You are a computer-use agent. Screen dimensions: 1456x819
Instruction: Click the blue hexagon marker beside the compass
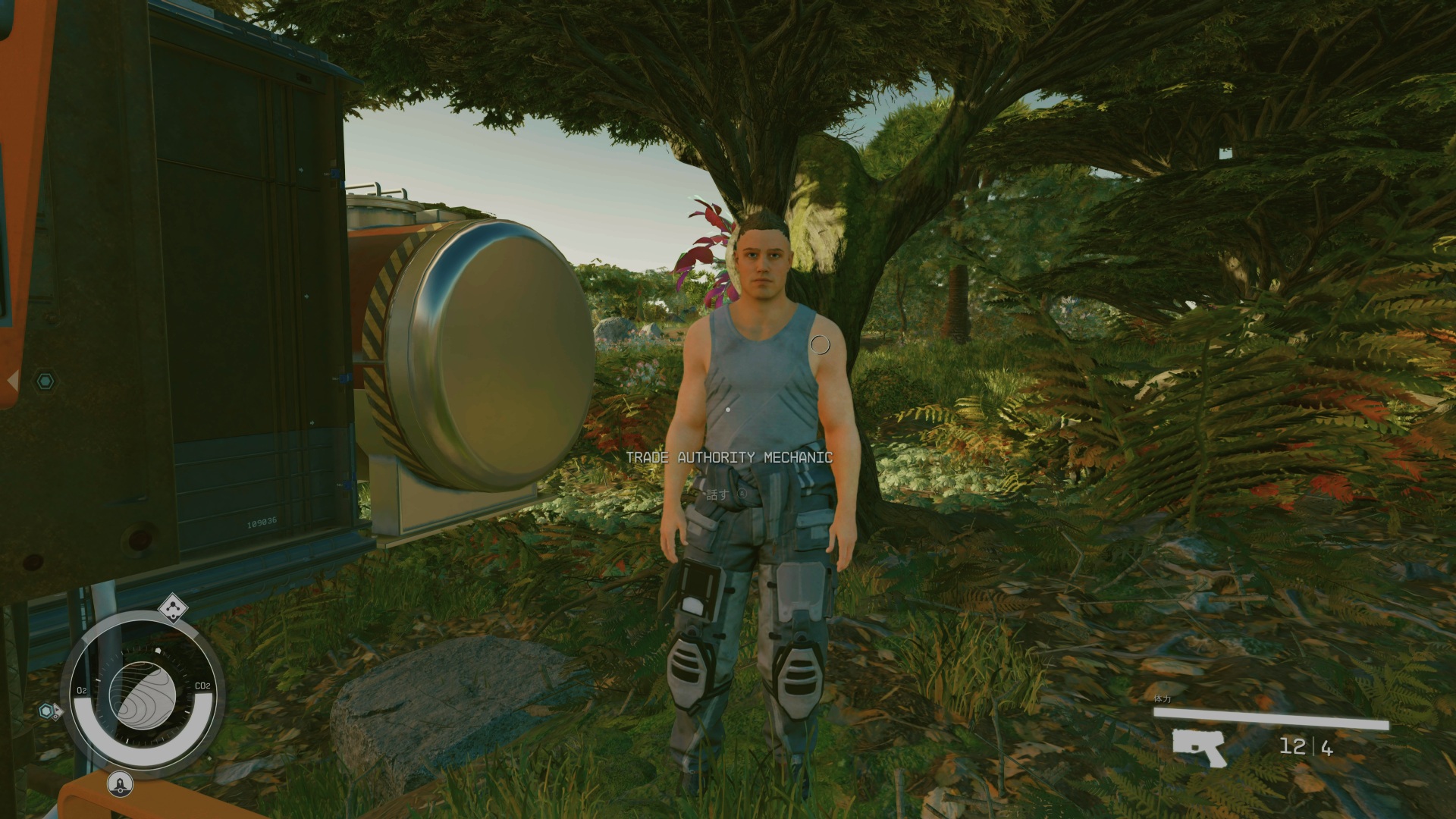pos(48,711)
